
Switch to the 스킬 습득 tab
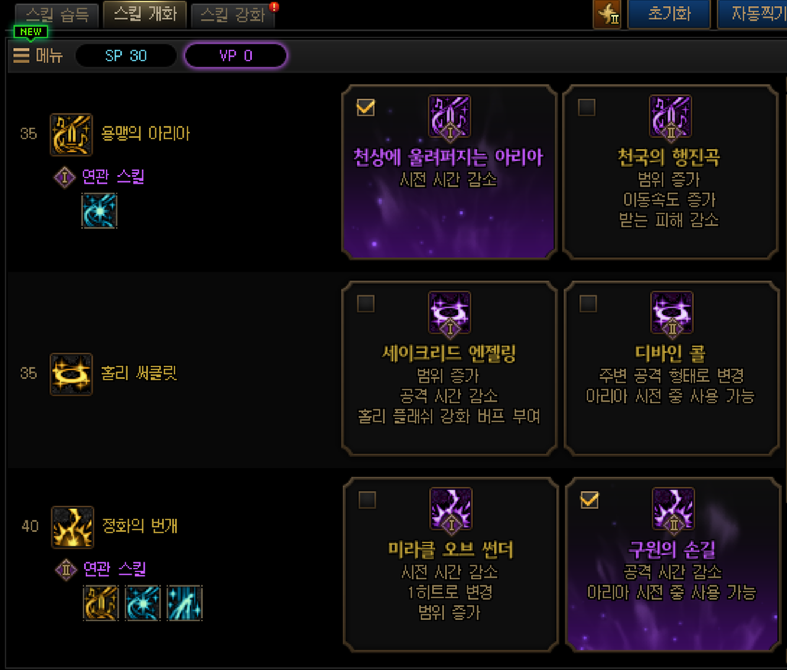tap(56, 15)
